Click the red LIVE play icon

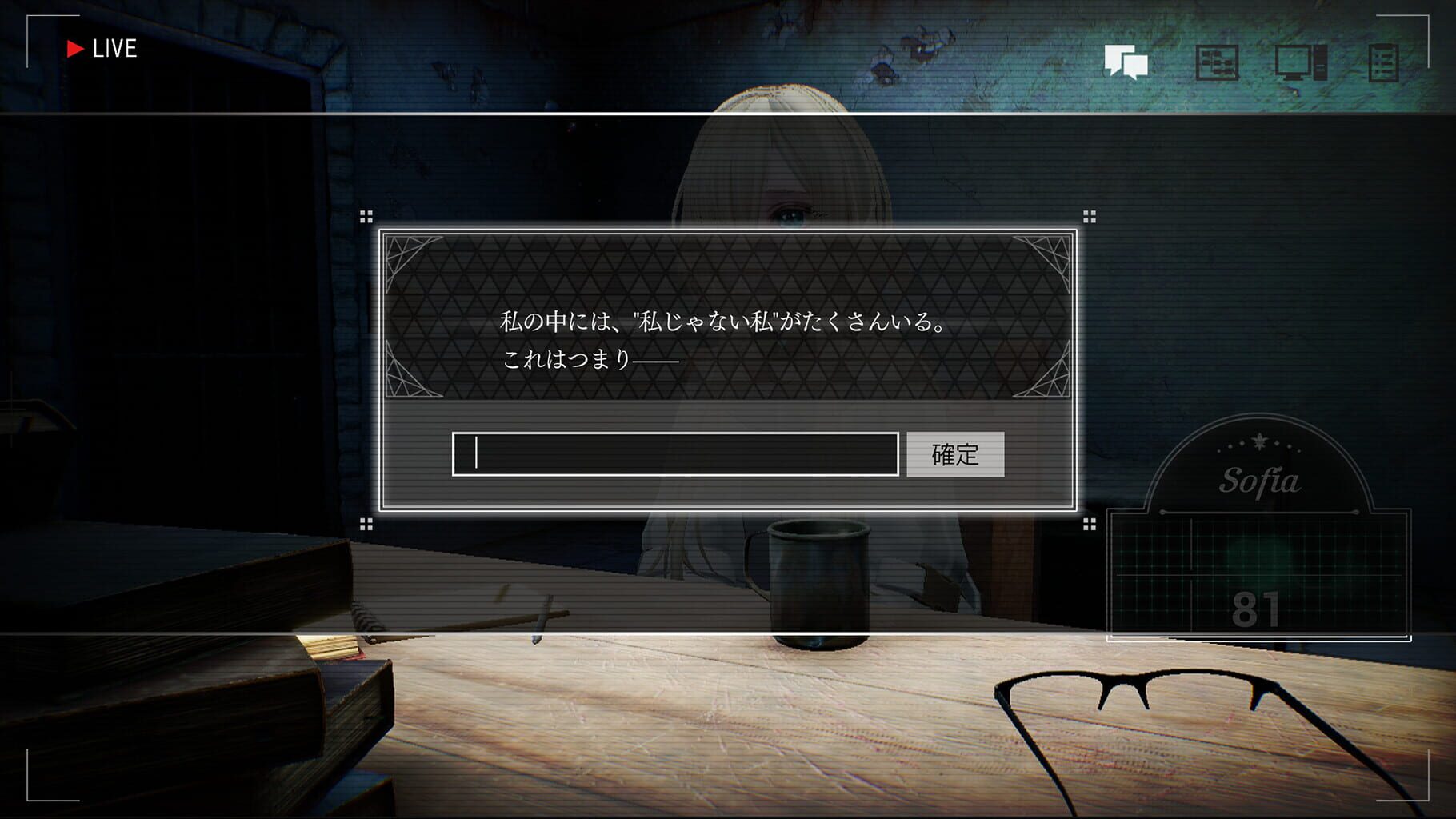76,48
